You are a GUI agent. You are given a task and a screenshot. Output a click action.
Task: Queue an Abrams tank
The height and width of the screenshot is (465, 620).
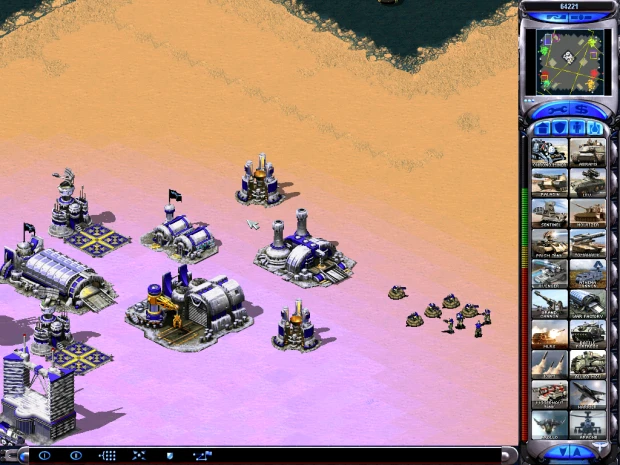(588, 152)
